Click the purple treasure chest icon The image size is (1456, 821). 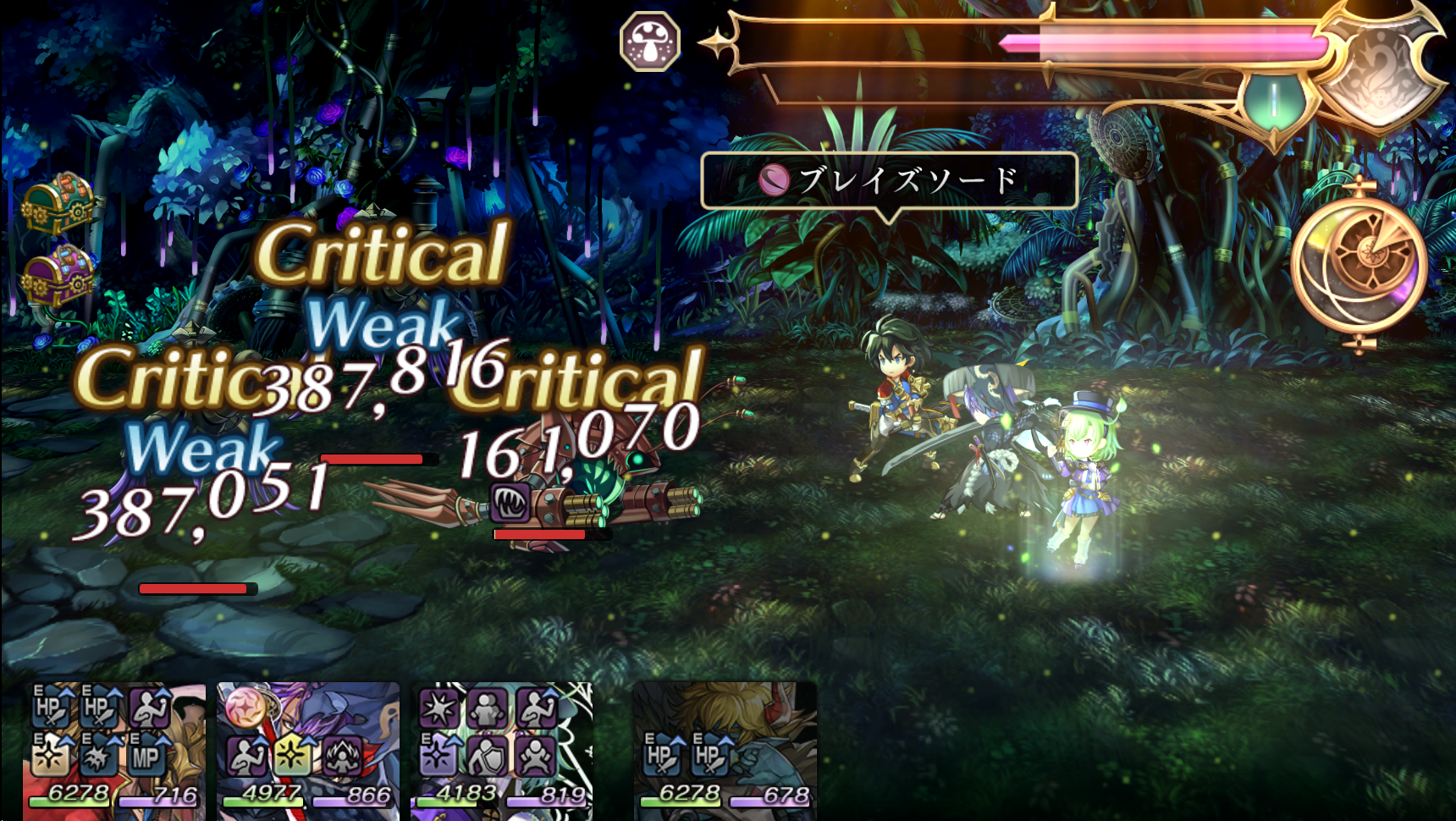[x=58, y=276]
